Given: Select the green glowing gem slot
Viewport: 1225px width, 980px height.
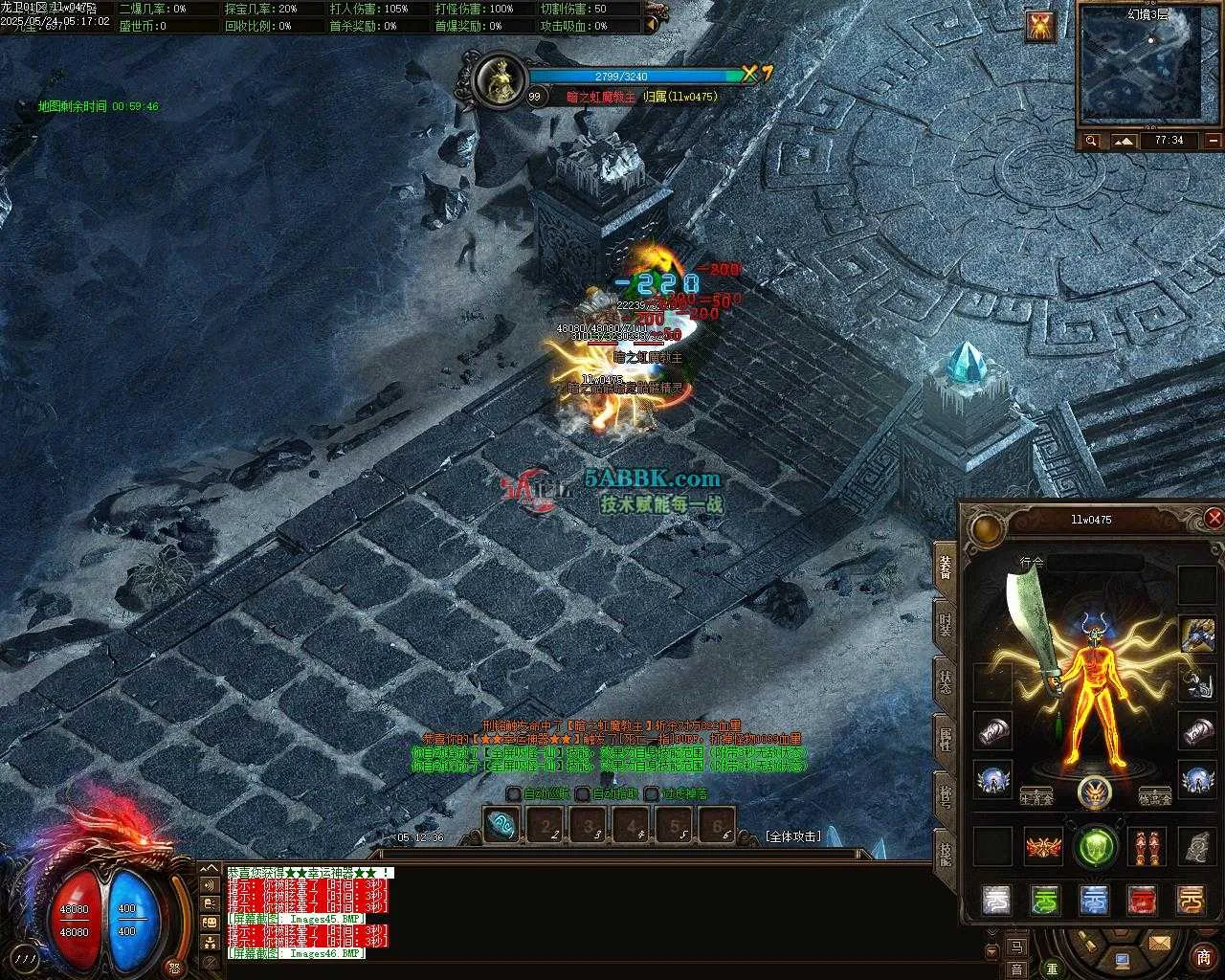Looking at the screenshot, I should pyautogui.click(x=1095, y=847).
